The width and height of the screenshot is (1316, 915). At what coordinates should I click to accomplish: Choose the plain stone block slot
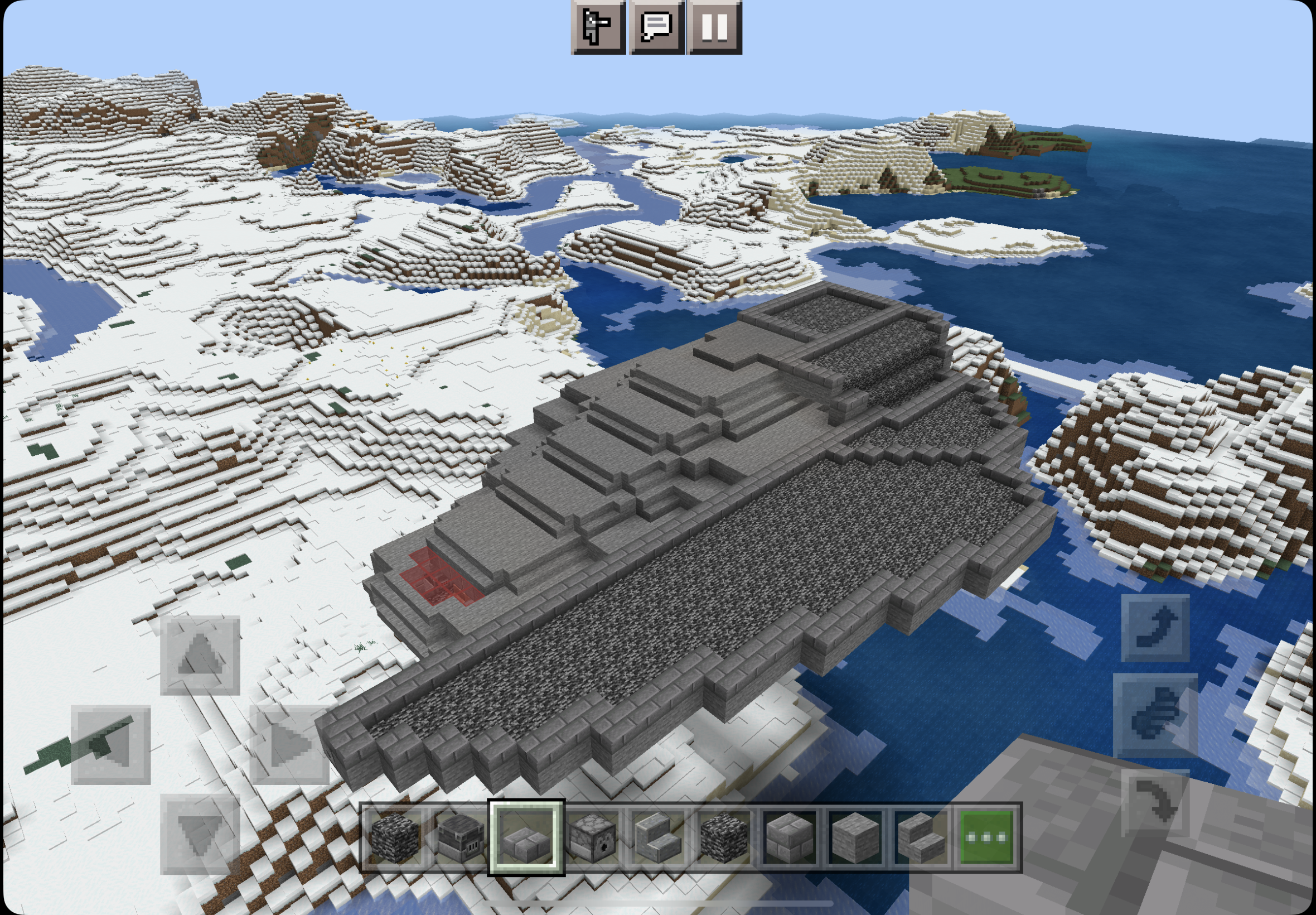(x=855, y=837)
